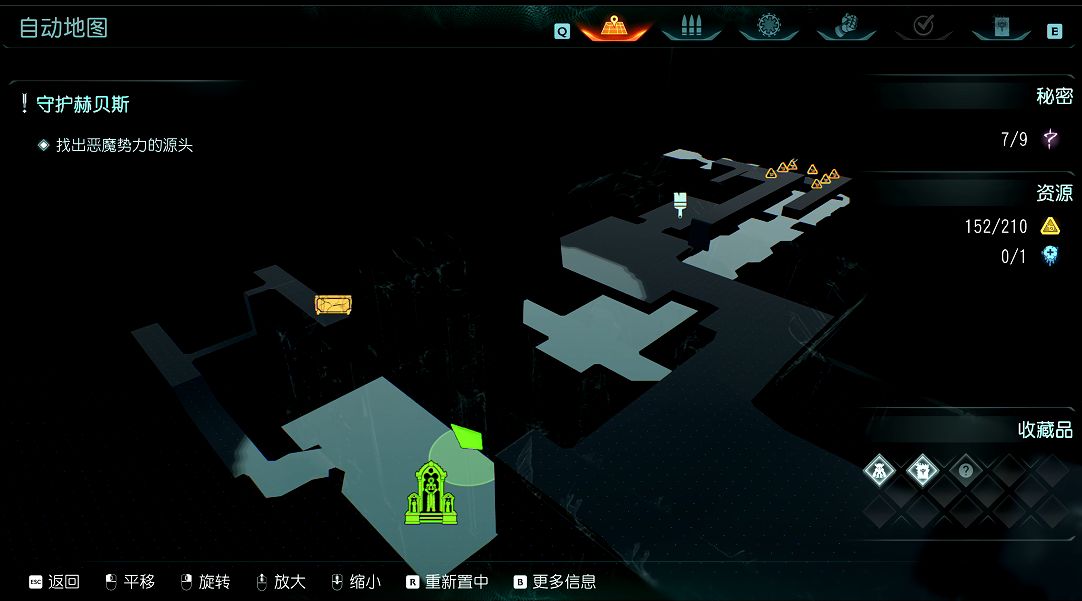Click the 守护赫贝斯 mission objective
Screen dimensions: 1082x601
(x=83, y=105)
